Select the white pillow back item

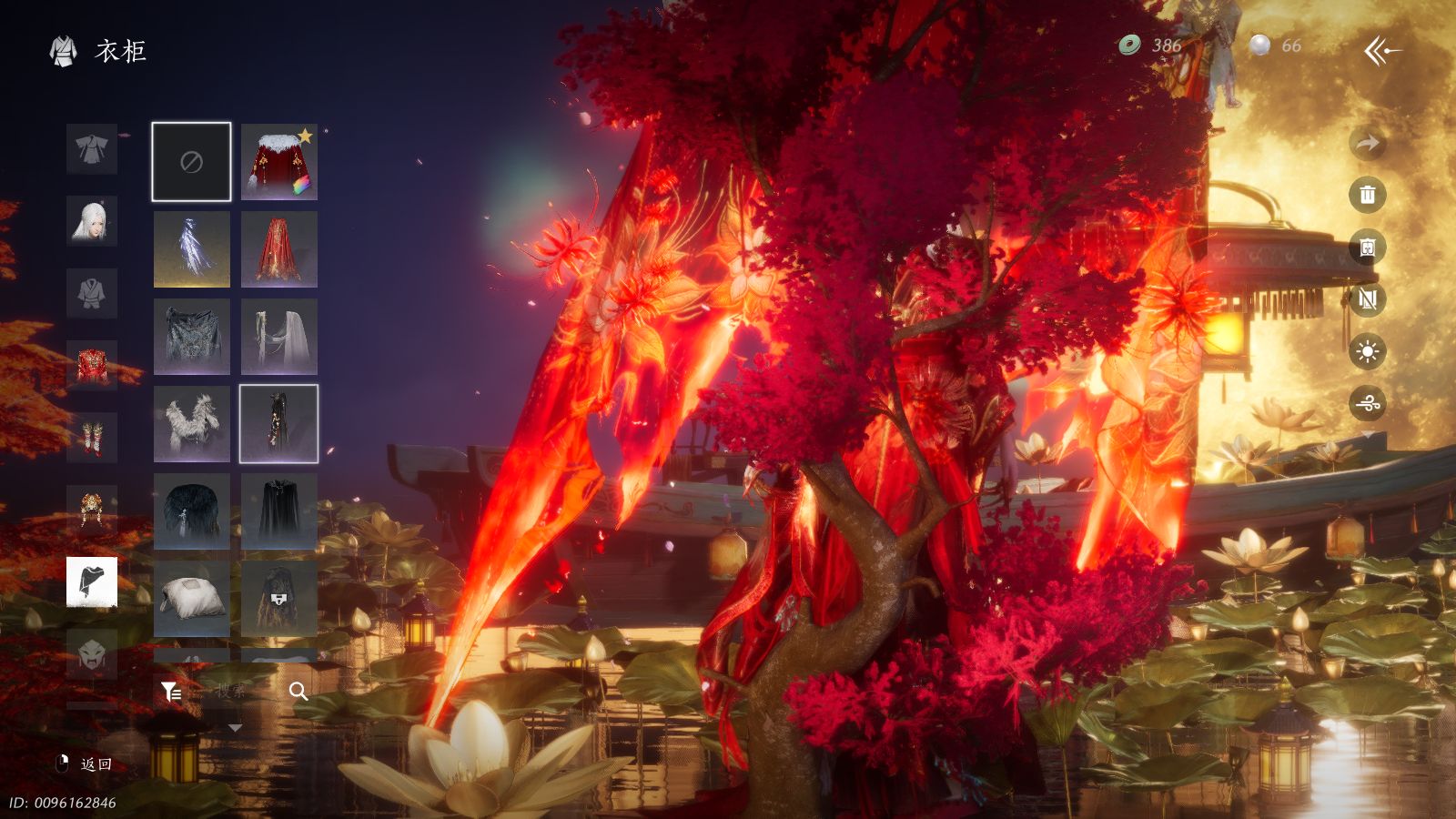click(x=191, y=599)
